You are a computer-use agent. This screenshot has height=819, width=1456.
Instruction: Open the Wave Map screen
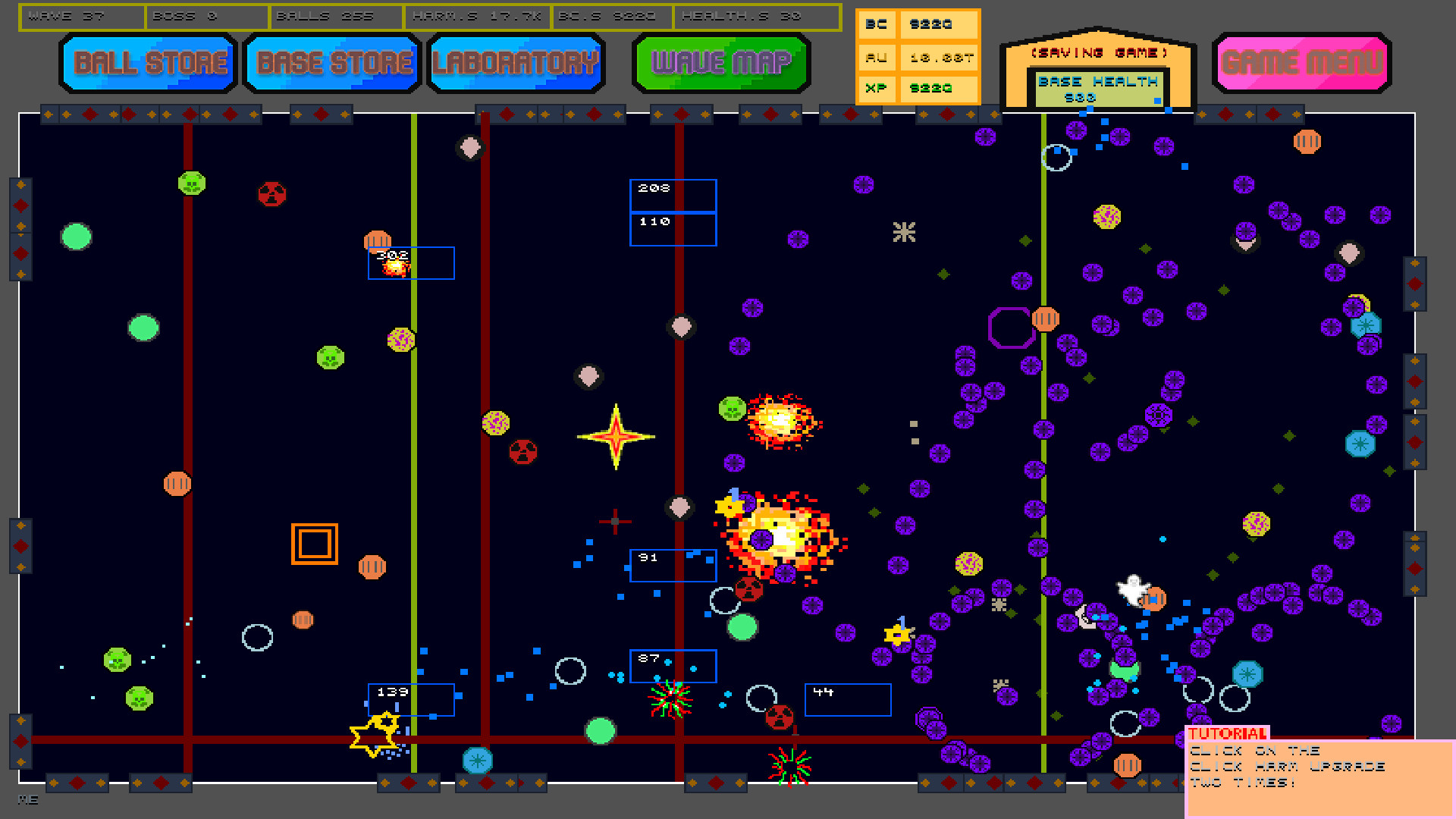point(720,64)
